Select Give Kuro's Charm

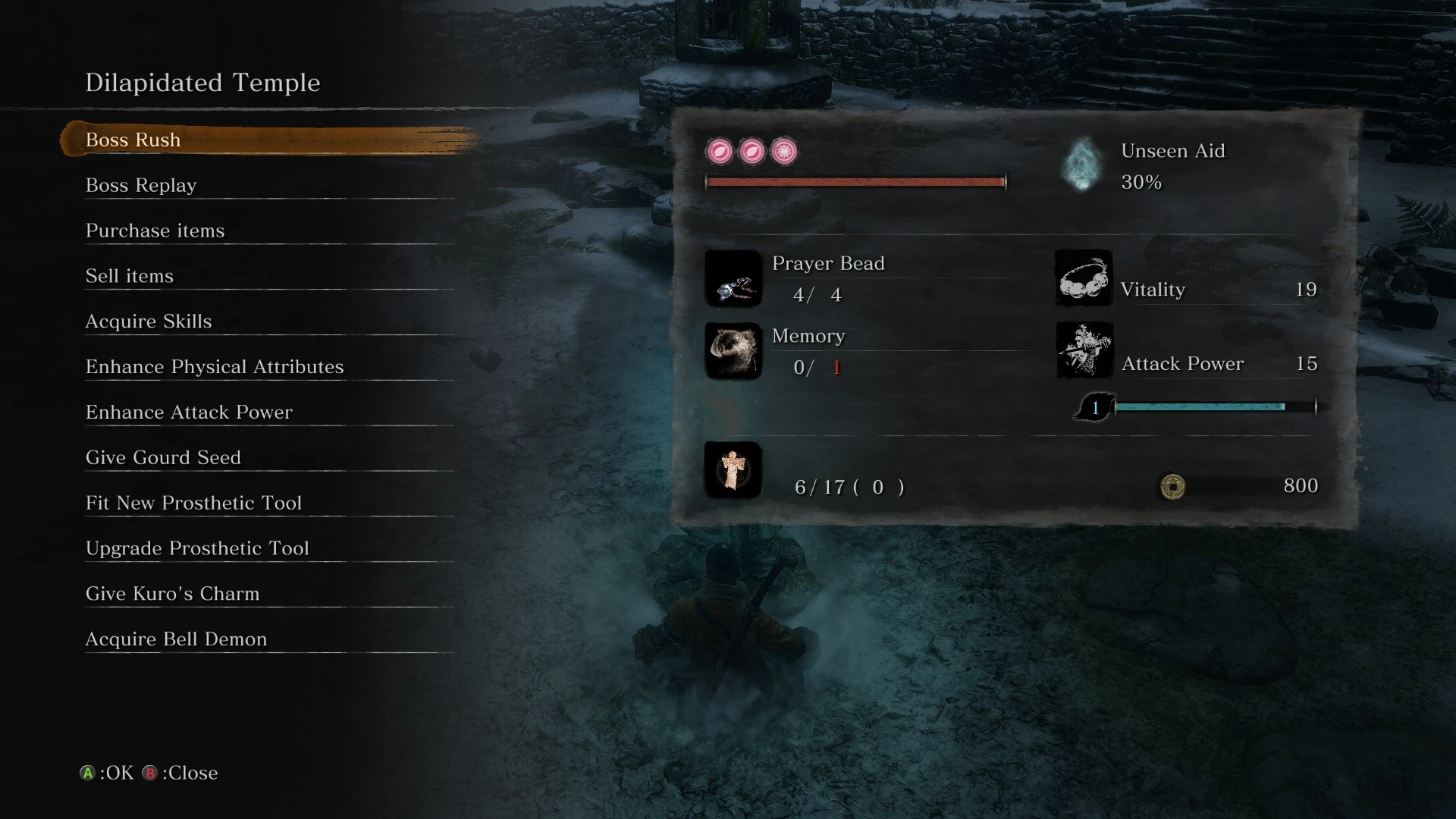pyautogui.click(x=173, y=594)
